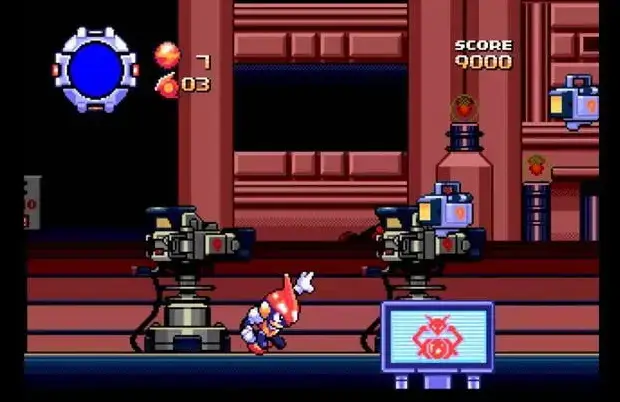Click the lives icon beside 03
The image size is (620, 402).
click(166, 85)
